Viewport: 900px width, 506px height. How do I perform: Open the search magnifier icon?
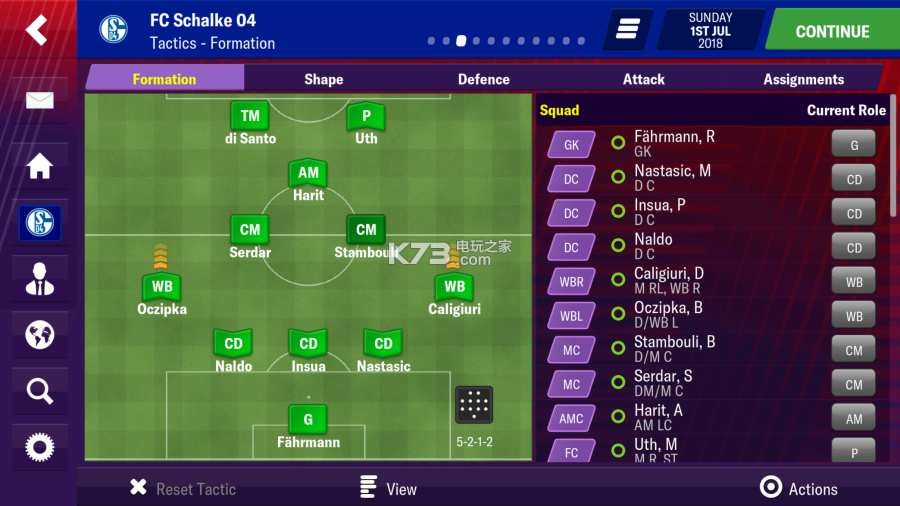tap(39, 391)
